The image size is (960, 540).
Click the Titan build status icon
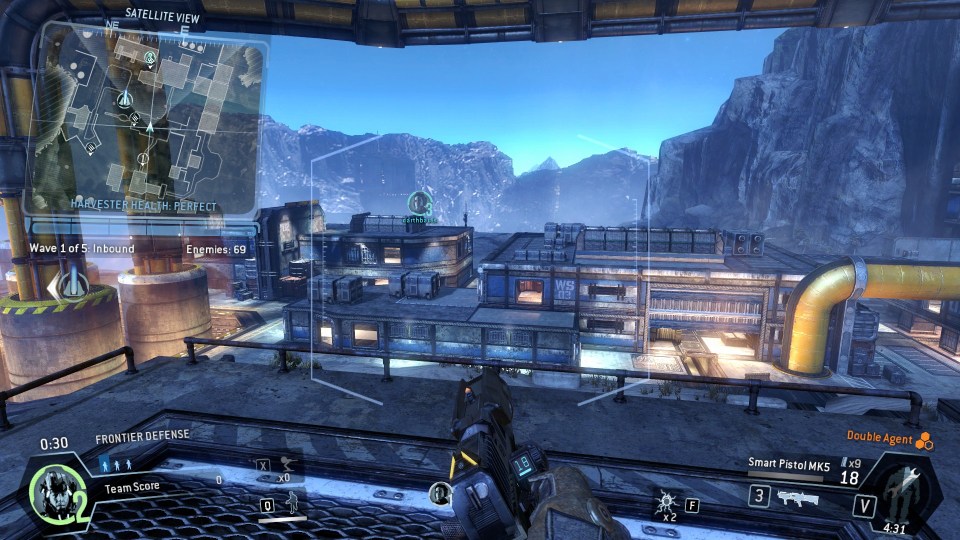click(911, 489)
